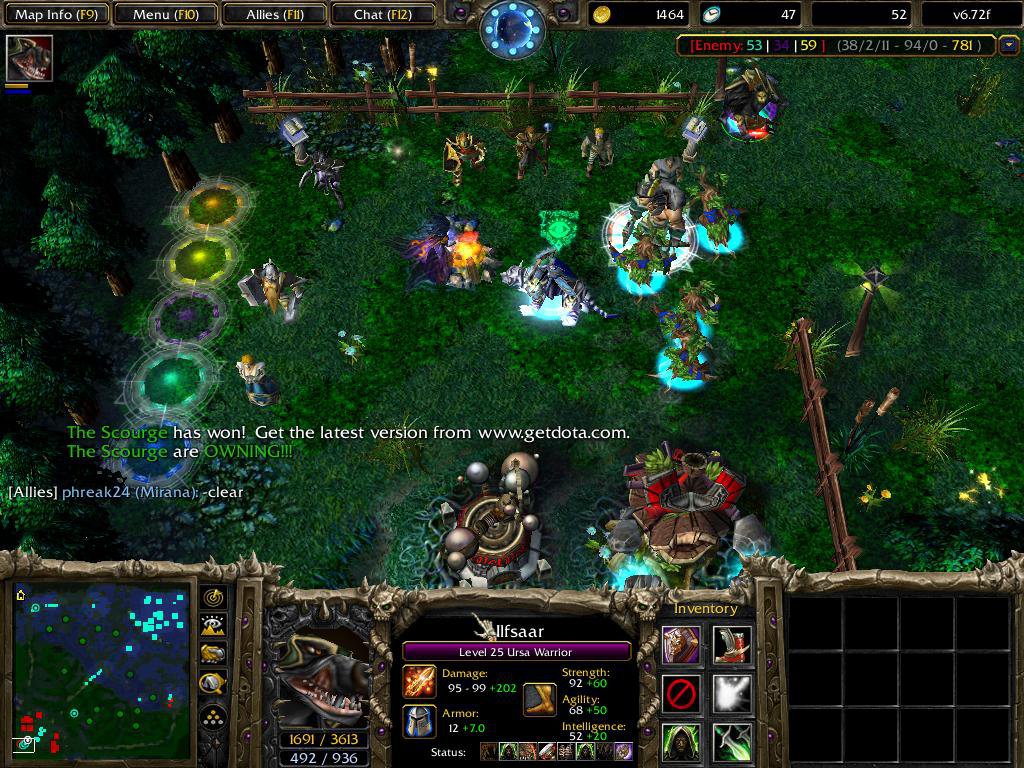Activate the minimap signal ping button
This screenshot has height=768, width=1024.
click(214, 598)
